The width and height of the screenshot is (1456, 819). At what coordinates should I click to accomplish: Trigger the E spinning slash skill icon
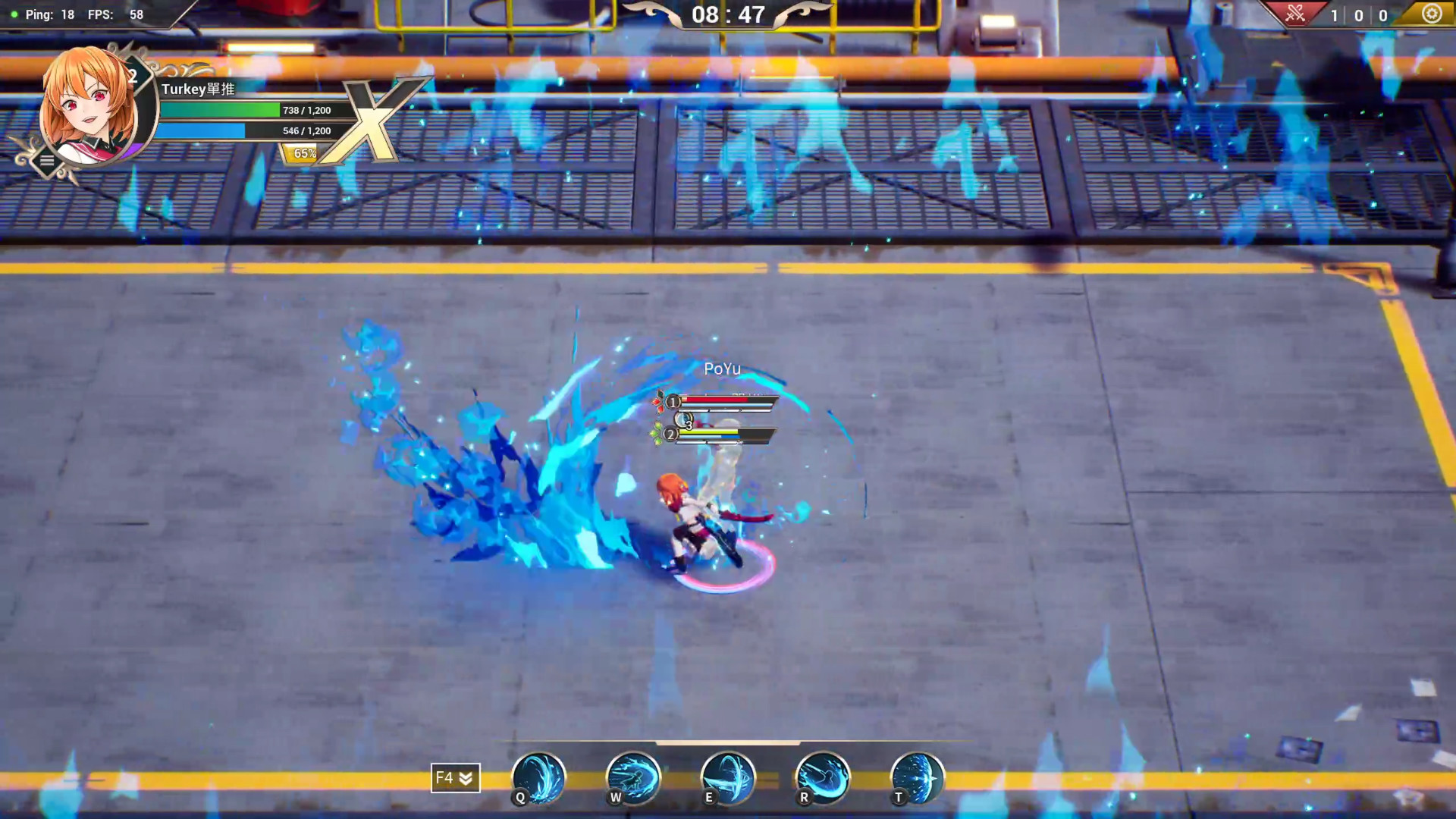pos(728,778)
